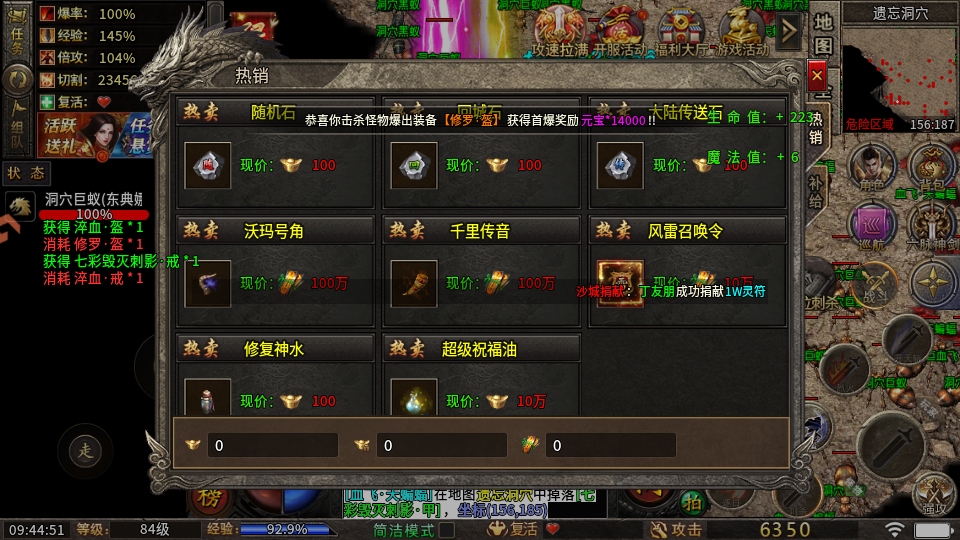Open the 福利大厅 welfare hall
Screen dimensions: 960x540
click(x=681, y=30)
